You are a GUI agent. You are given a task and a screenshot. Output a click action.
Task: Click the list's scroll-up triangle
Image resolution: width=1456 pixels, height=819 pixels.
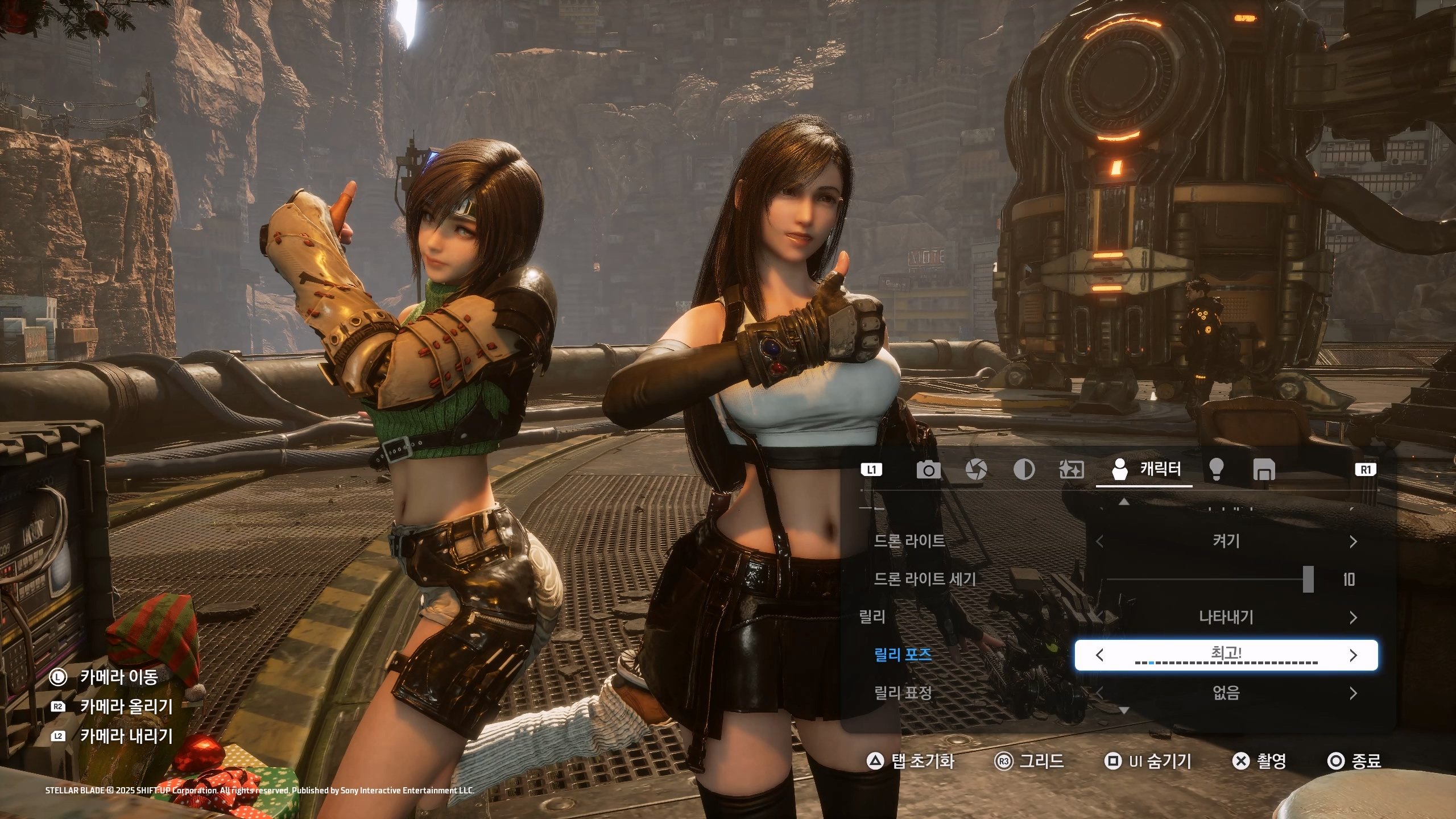tap(1124, 502)
